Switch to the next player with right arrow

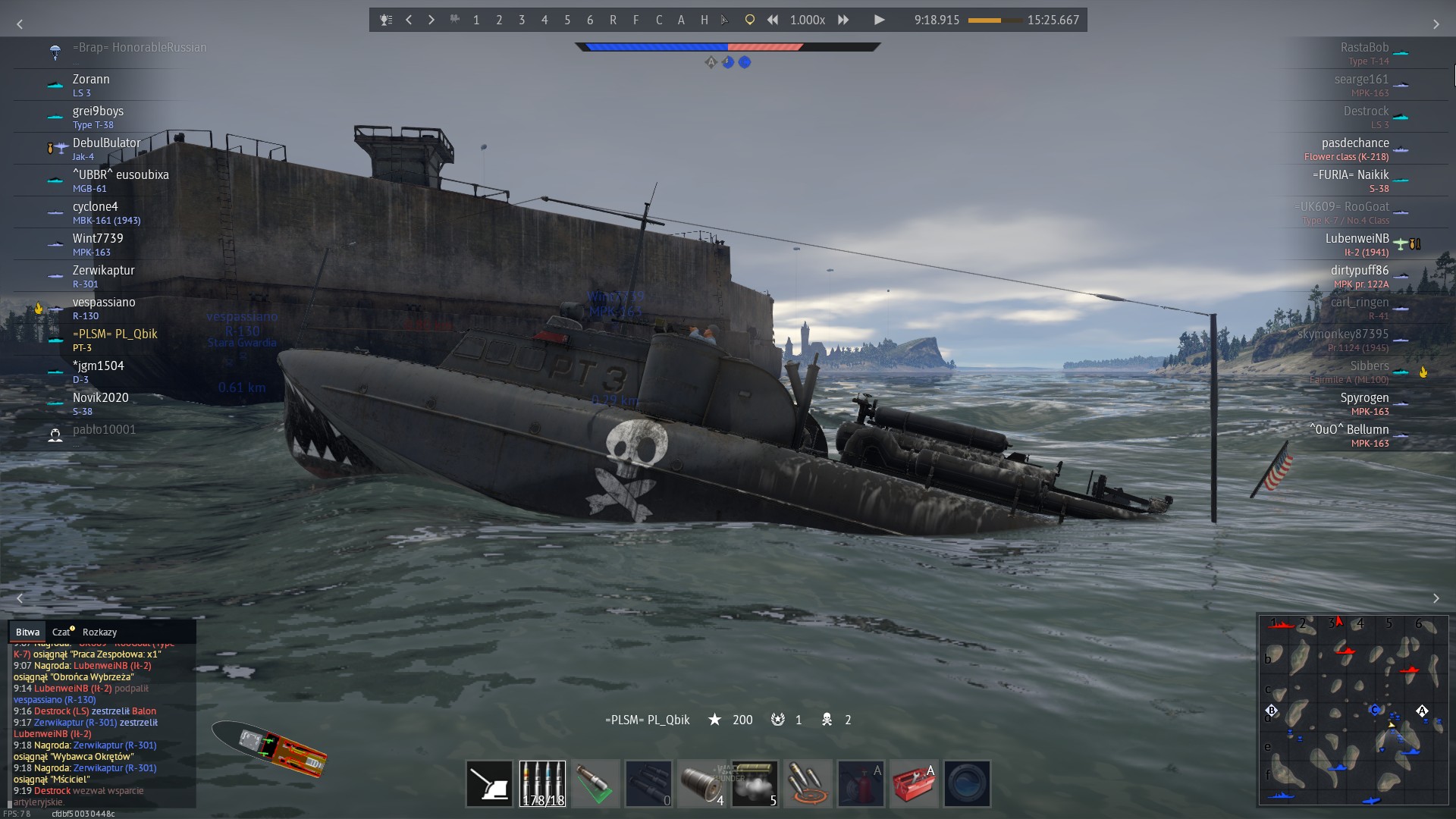(431, 20)
